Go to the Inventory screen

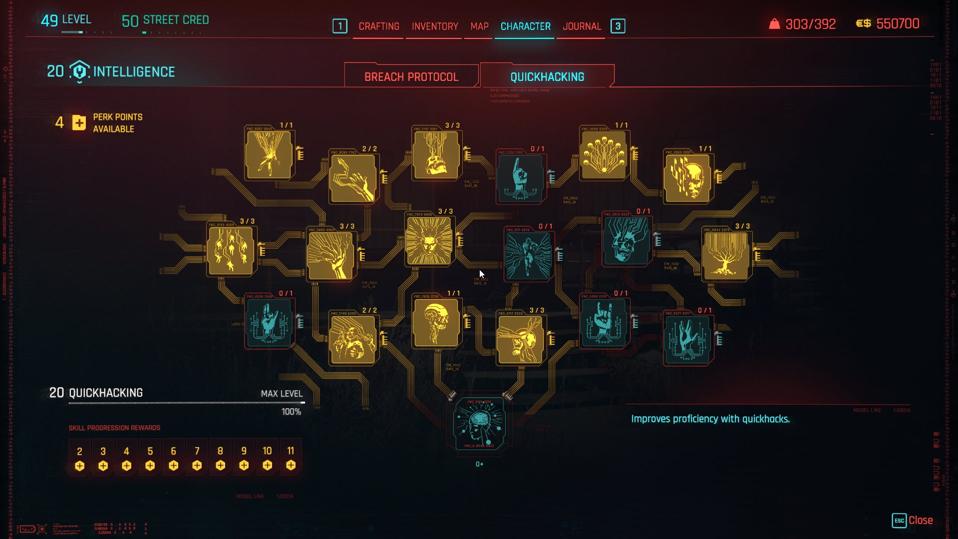pyautogui.click(x=435, y=26)
